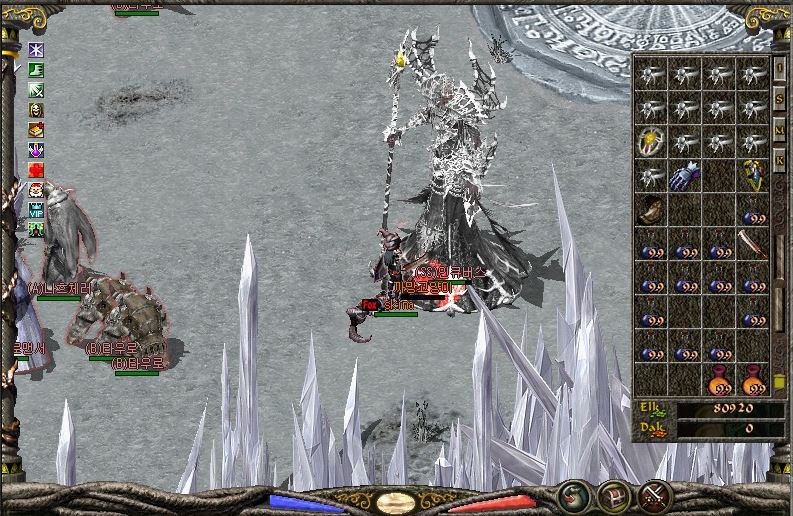Open the VIP status icon

36,210
